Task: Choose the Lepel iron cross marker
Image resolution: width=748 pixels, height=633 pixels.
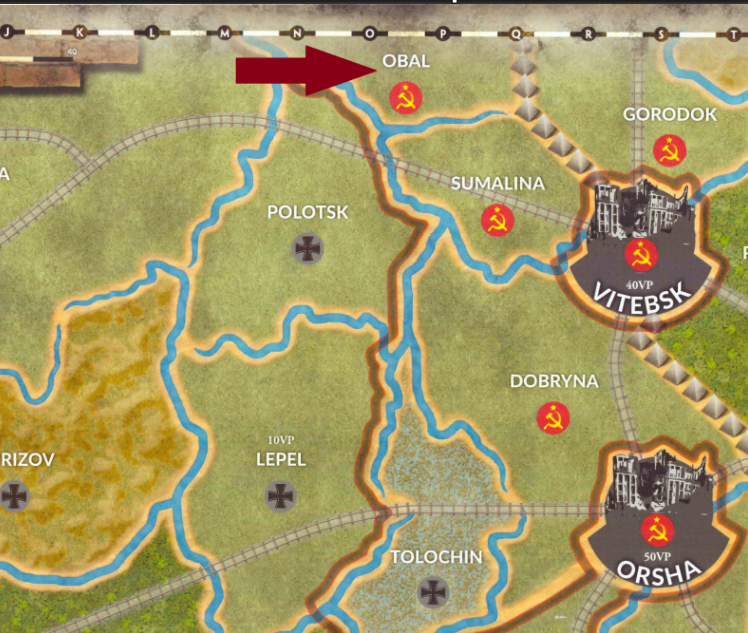Action: point(281,495)
